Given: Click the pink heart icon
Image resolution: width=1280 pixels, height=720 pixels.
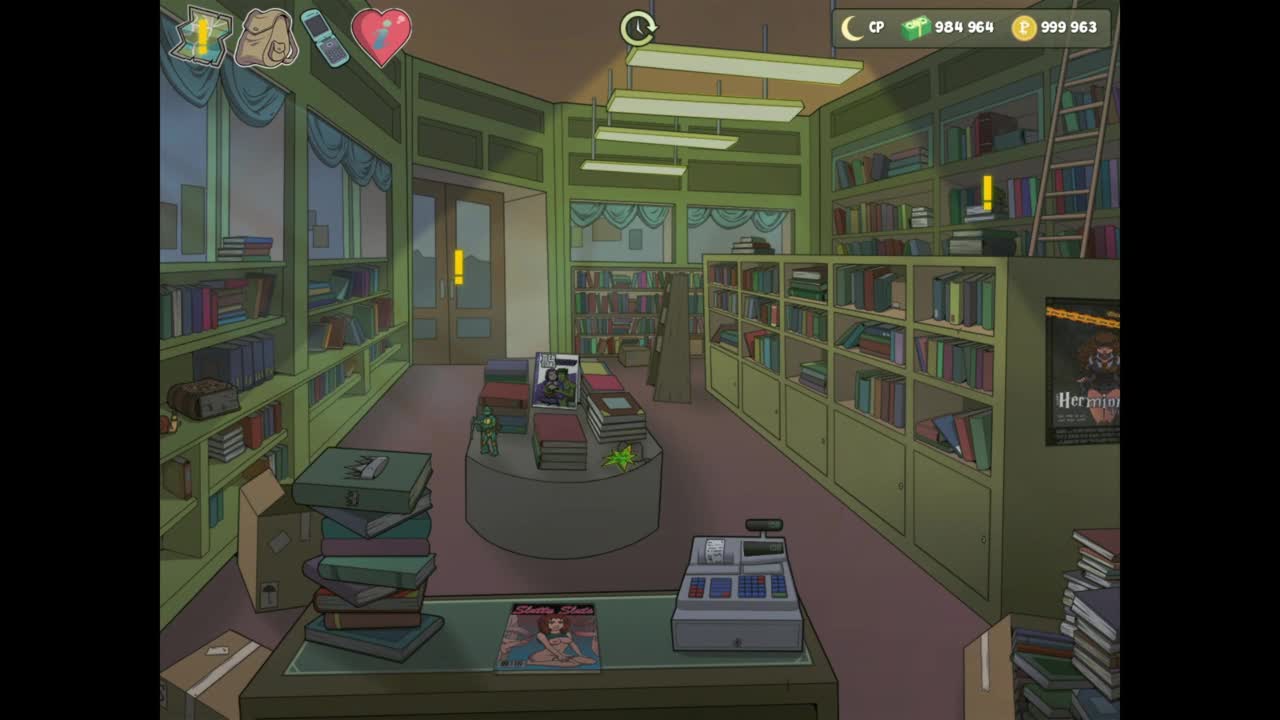Looking at the screenshot, I should point(381,37).
